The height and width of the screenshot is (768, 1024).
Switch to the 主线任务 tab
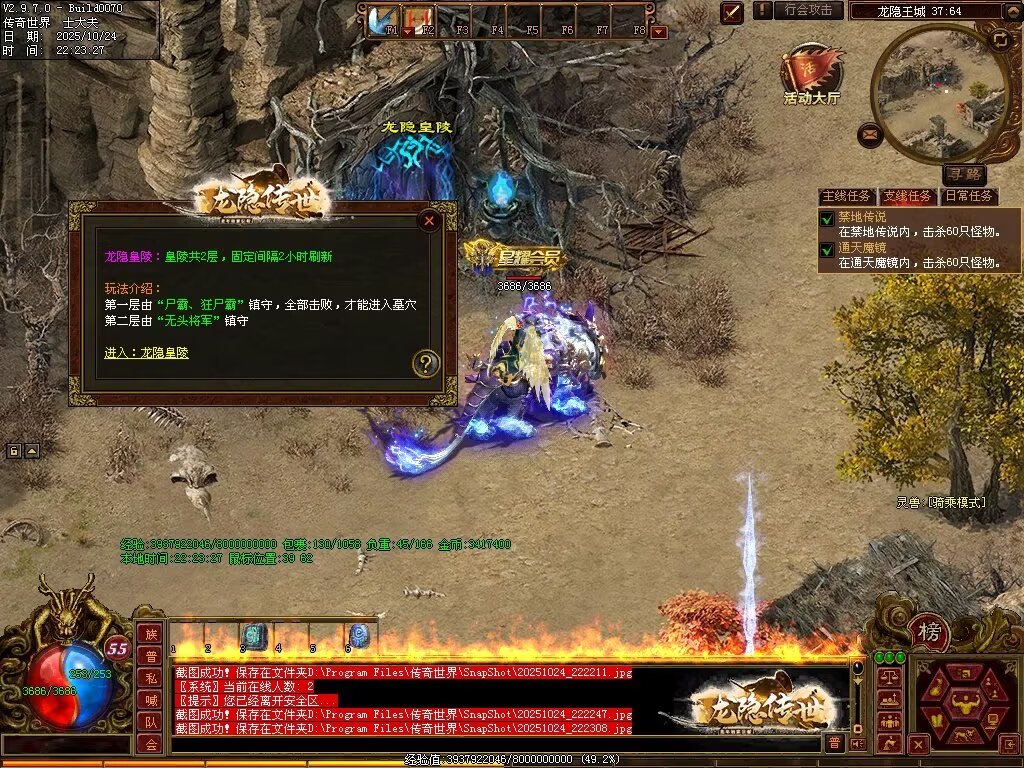point(846,196)
